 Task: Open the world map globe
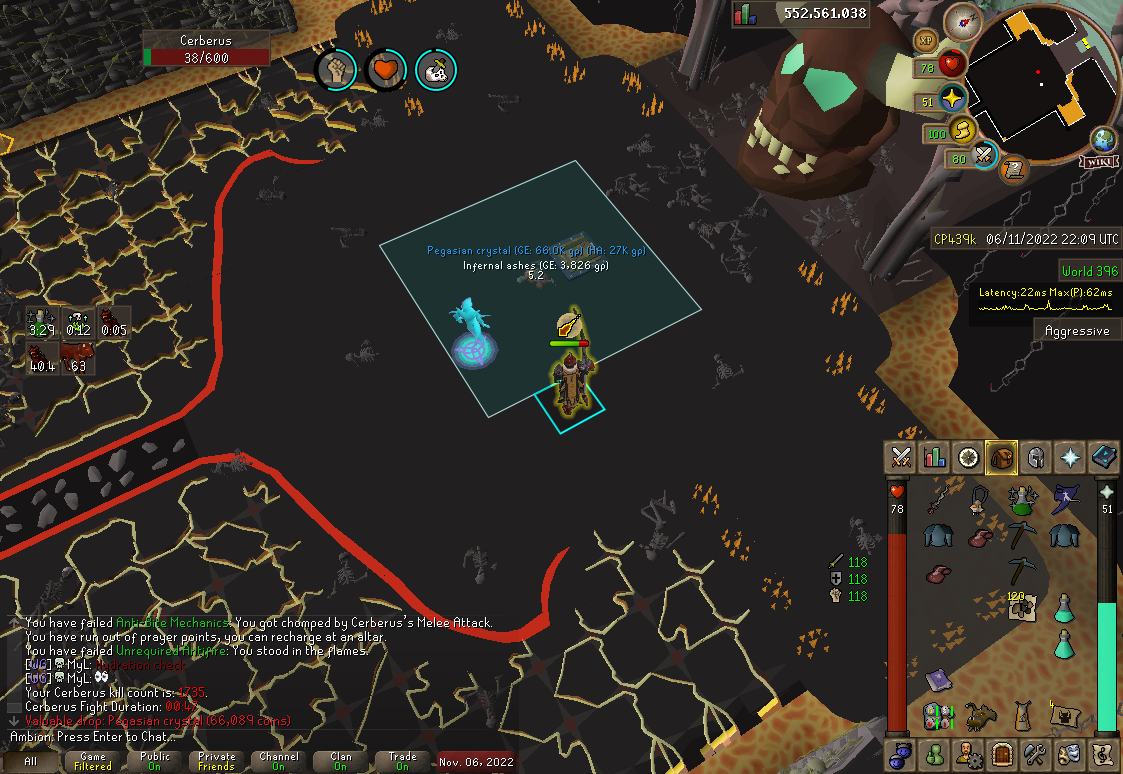pyautogui.click(x=1104, y=139)
